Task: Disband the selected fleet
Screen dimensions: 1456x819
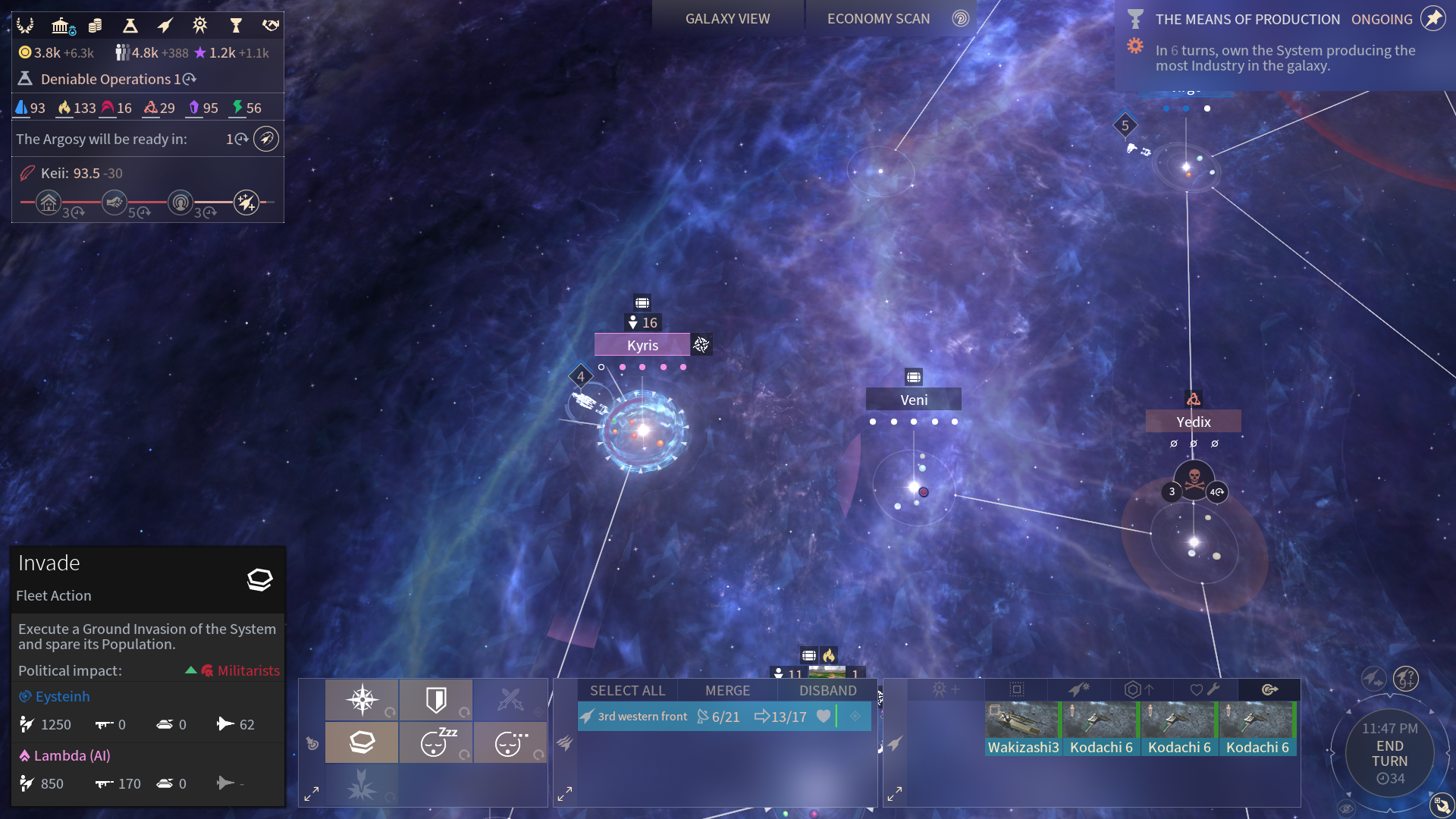Action: coord(827,691)
